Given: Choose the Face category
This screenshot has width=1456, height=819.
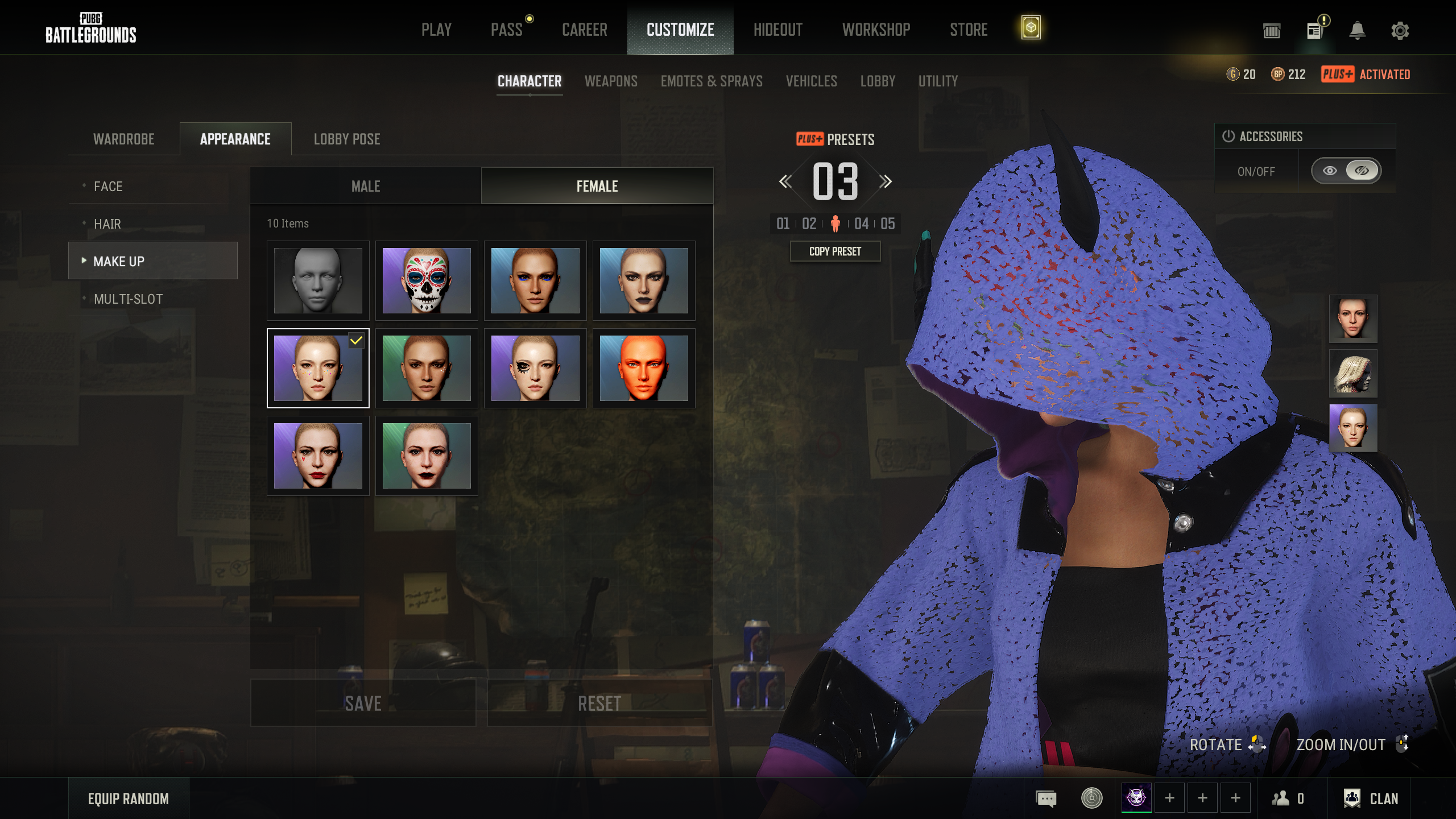Looking at the screenshot, I should click(x=108, y=187).
